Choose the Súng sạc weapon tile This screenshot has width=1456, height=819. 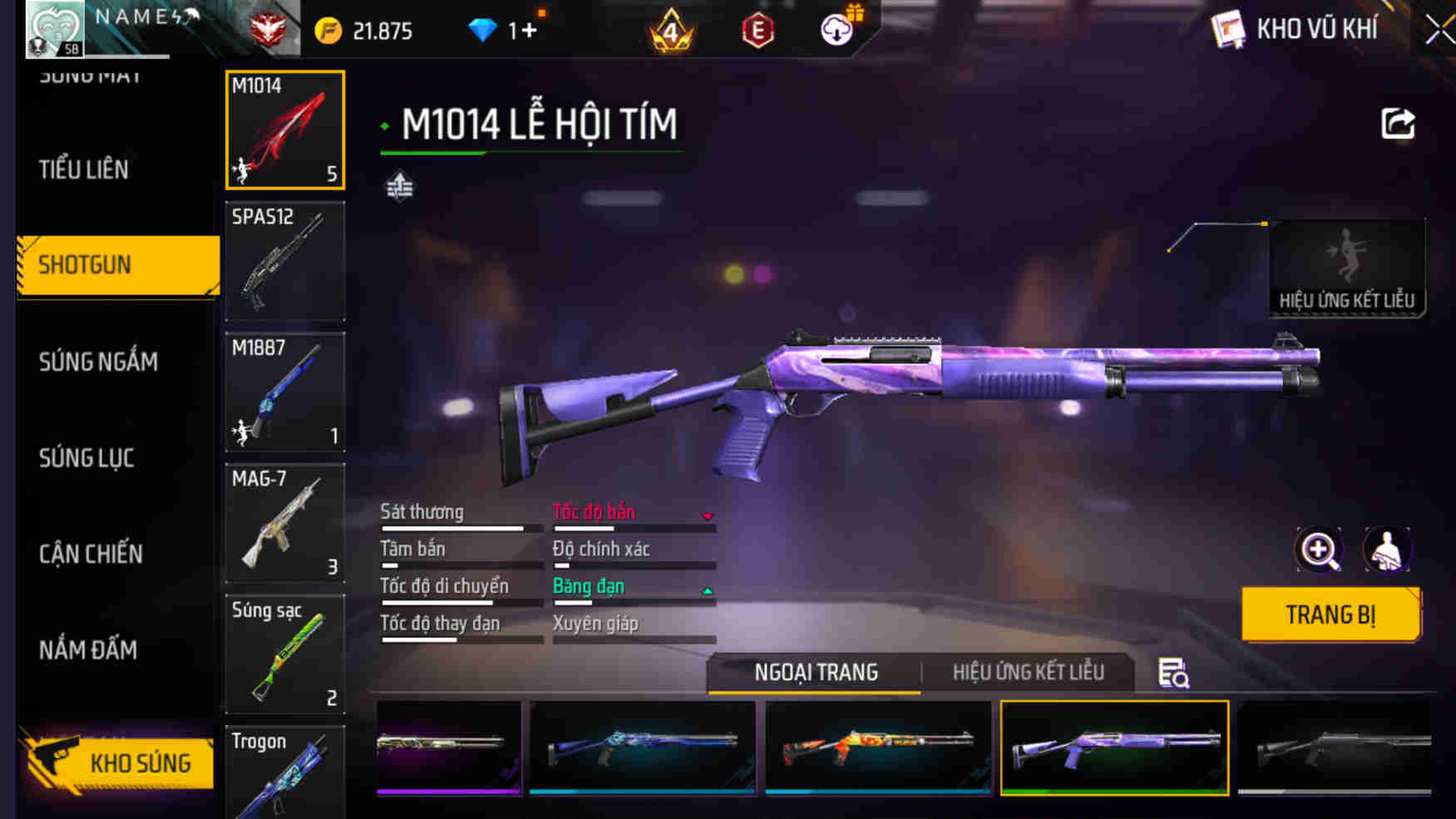point(285,654)
